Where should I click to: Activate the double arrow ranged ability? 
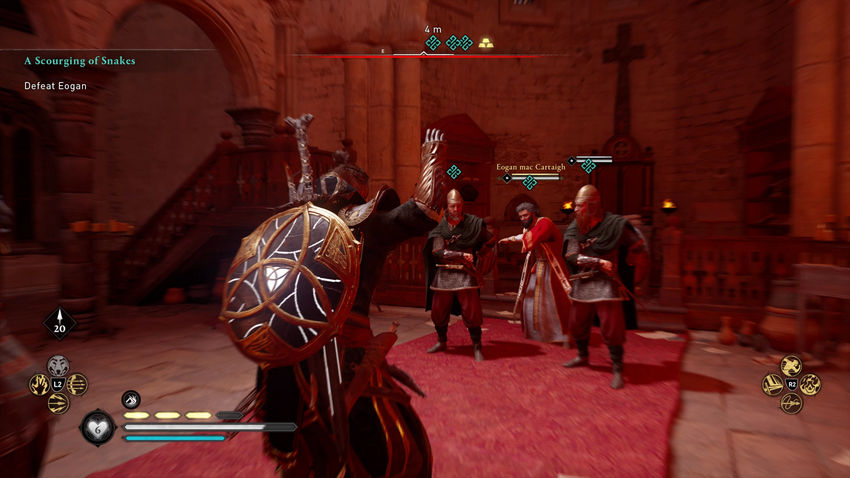(x=58, y=402)
